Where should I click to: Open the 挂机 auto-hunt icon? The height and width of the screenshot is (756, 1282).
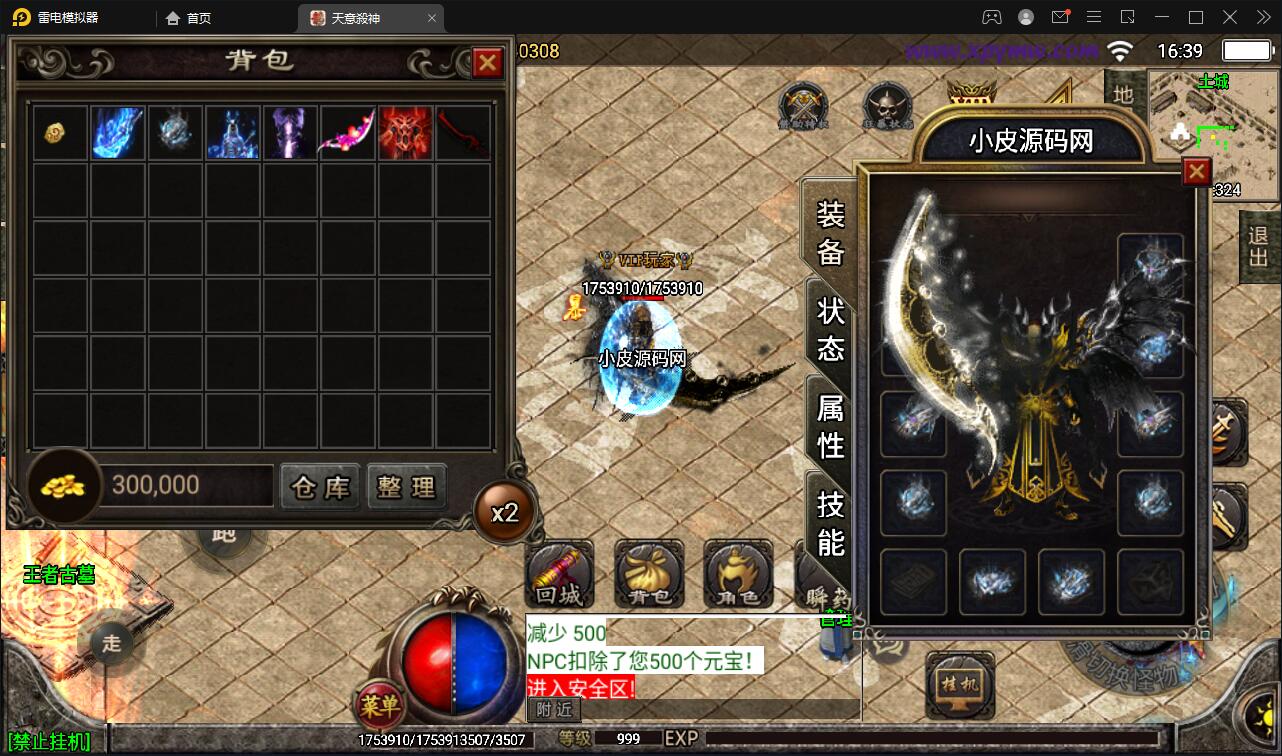(x=958, y=686)
